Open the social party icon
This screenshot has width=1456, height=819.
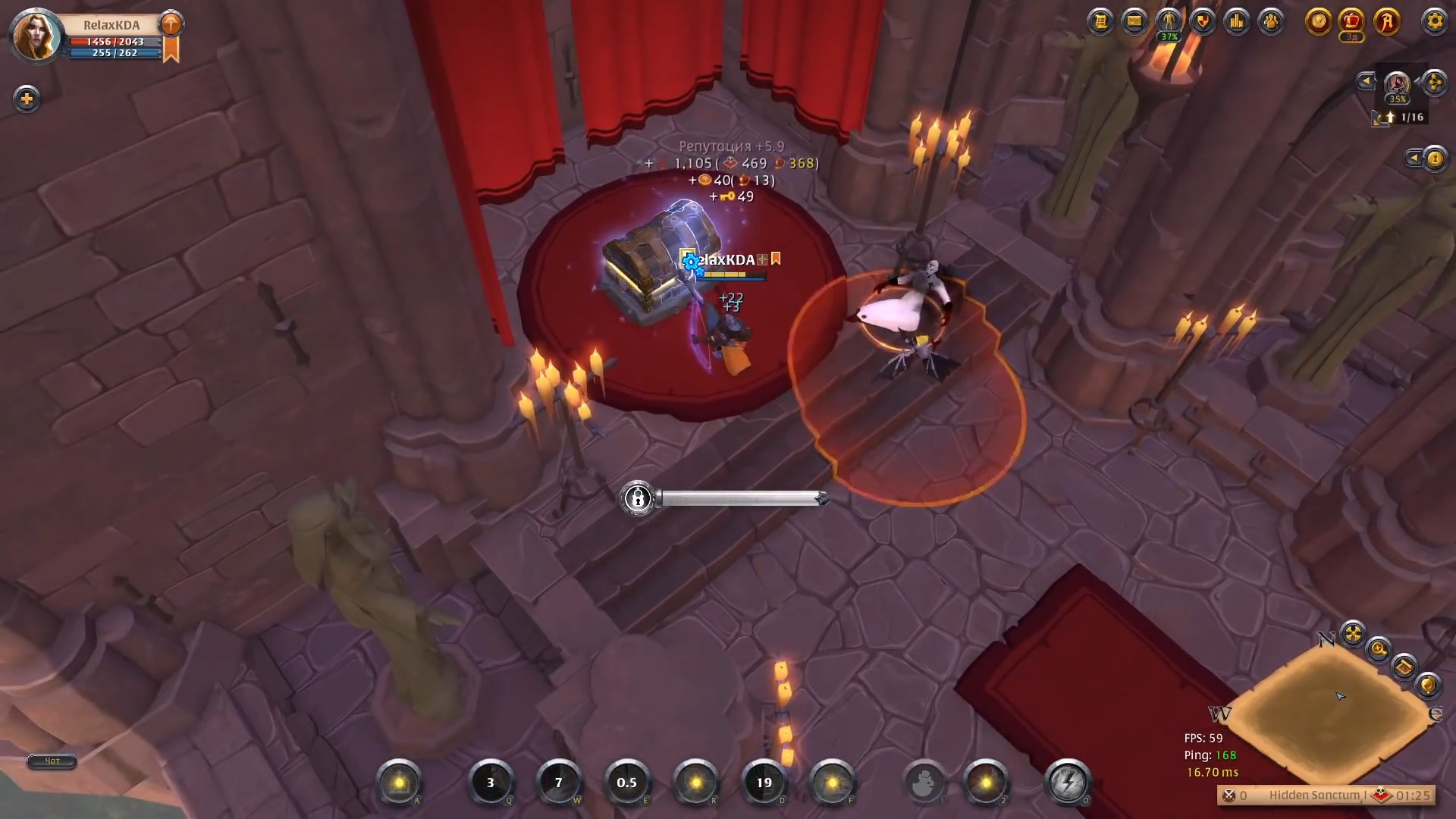pos(1271,21)
